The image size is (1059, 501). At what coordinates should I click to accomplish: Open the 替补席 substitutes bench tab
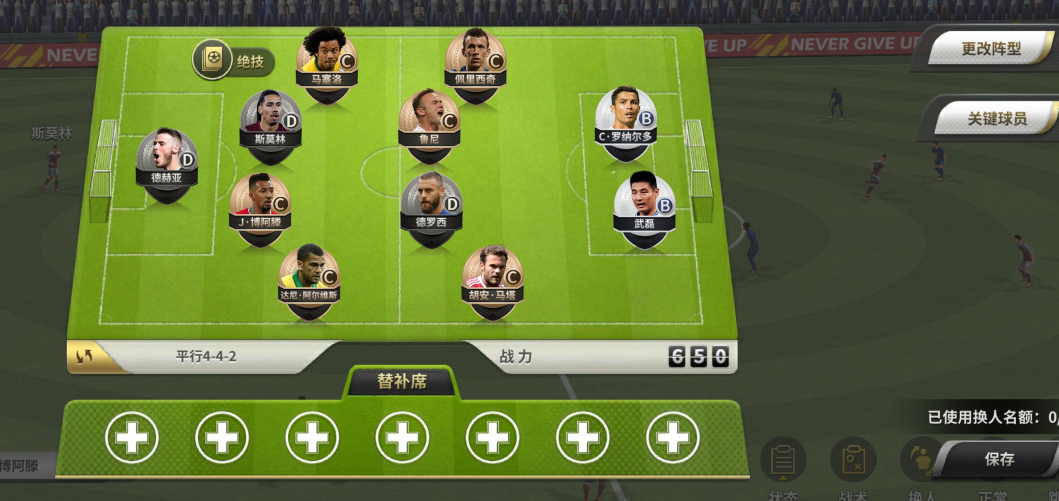click(400, 382)
